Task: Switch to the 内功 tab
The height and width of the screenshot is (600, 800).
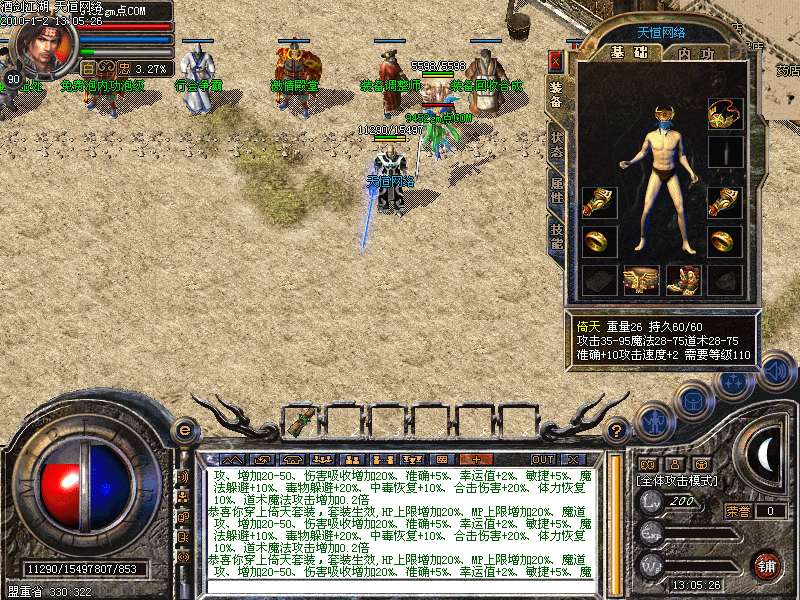Action: click(x=695, y=53)
